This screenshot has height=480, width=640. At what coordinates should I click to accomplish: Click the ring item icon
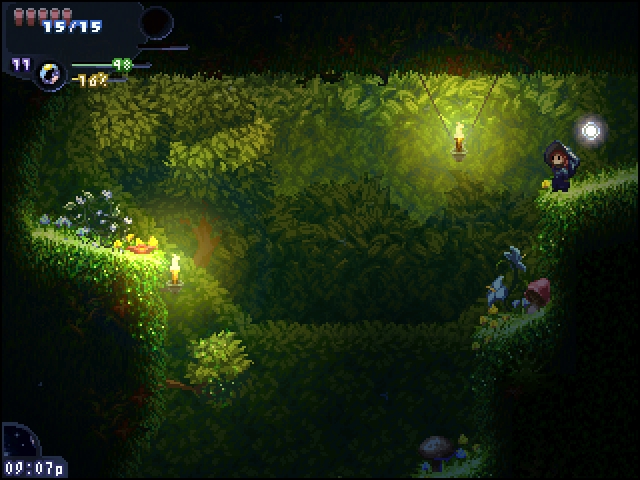tap(48, 72)
